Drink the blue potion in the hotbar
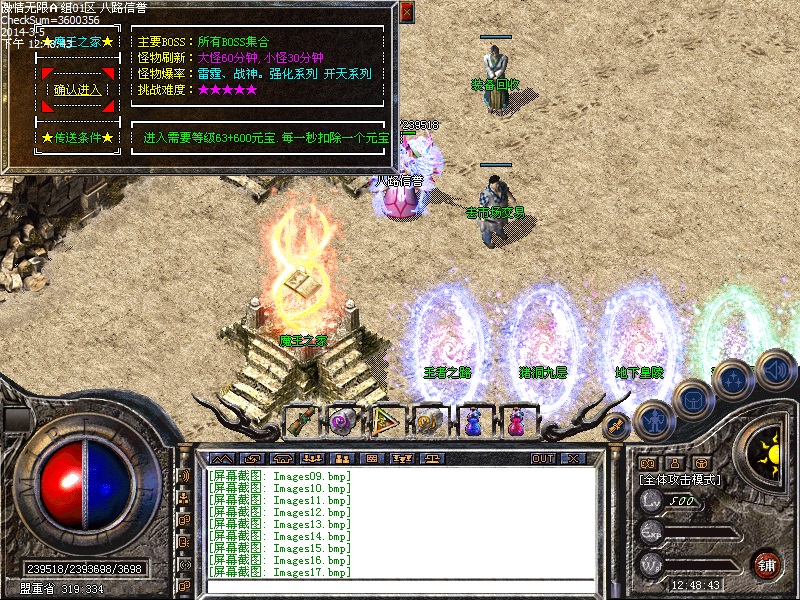Screen dimensions: 800x600 (472, 421)
